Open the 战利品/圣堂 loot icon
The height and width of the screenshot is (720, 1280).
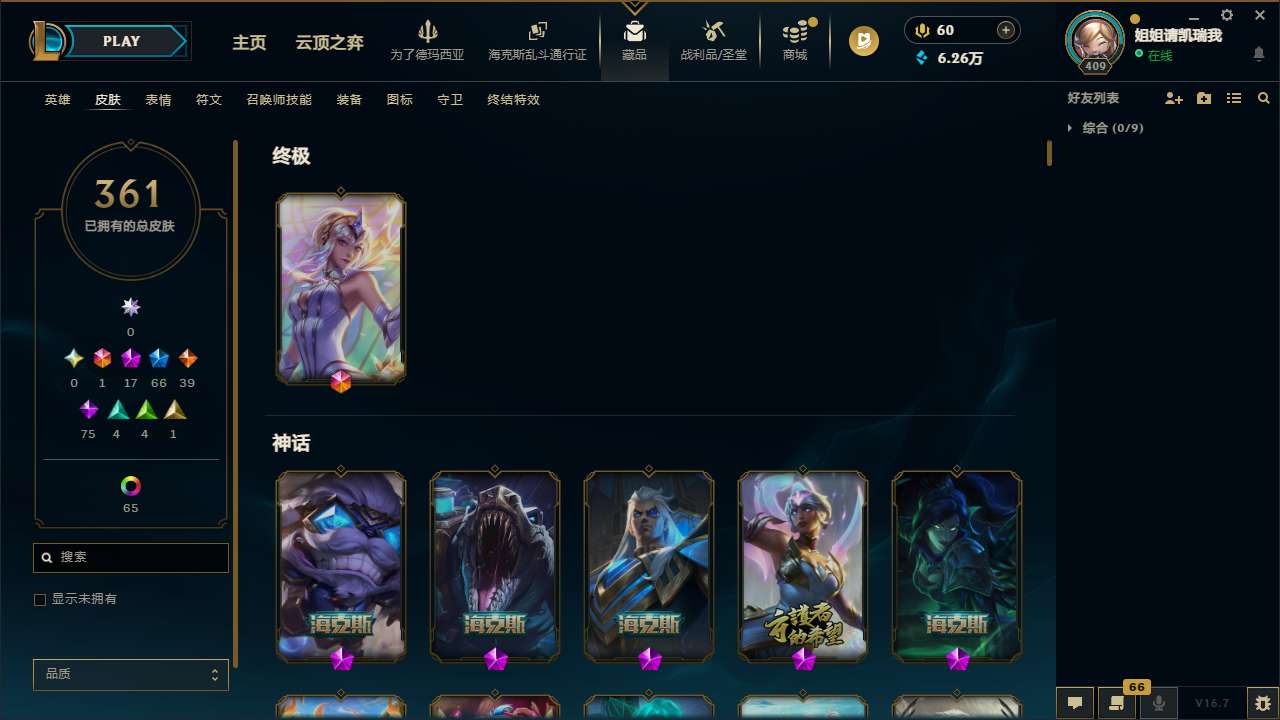pos(713,40)
